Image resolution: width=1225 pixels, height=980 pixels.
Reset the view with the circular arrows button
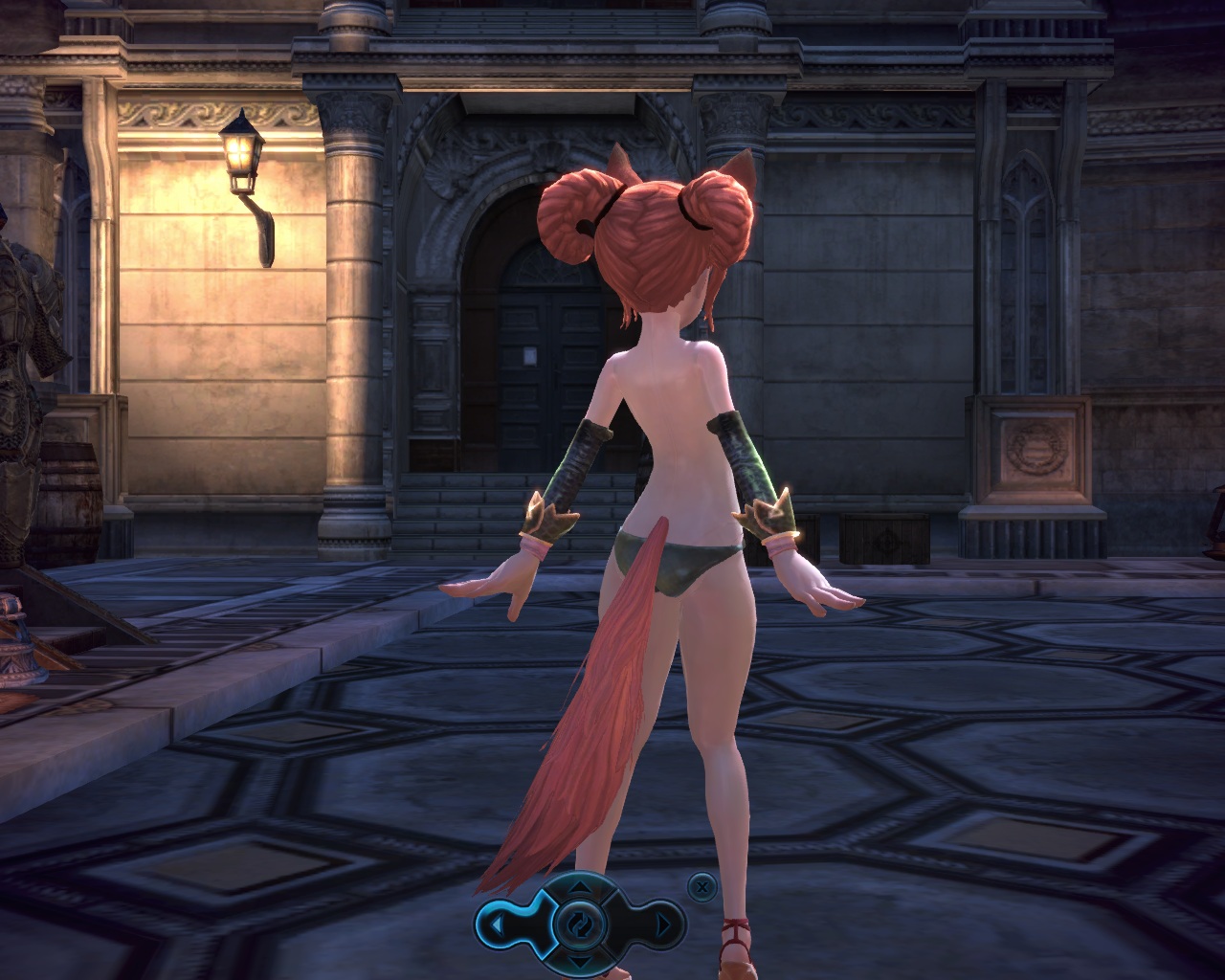pos(580,924)
